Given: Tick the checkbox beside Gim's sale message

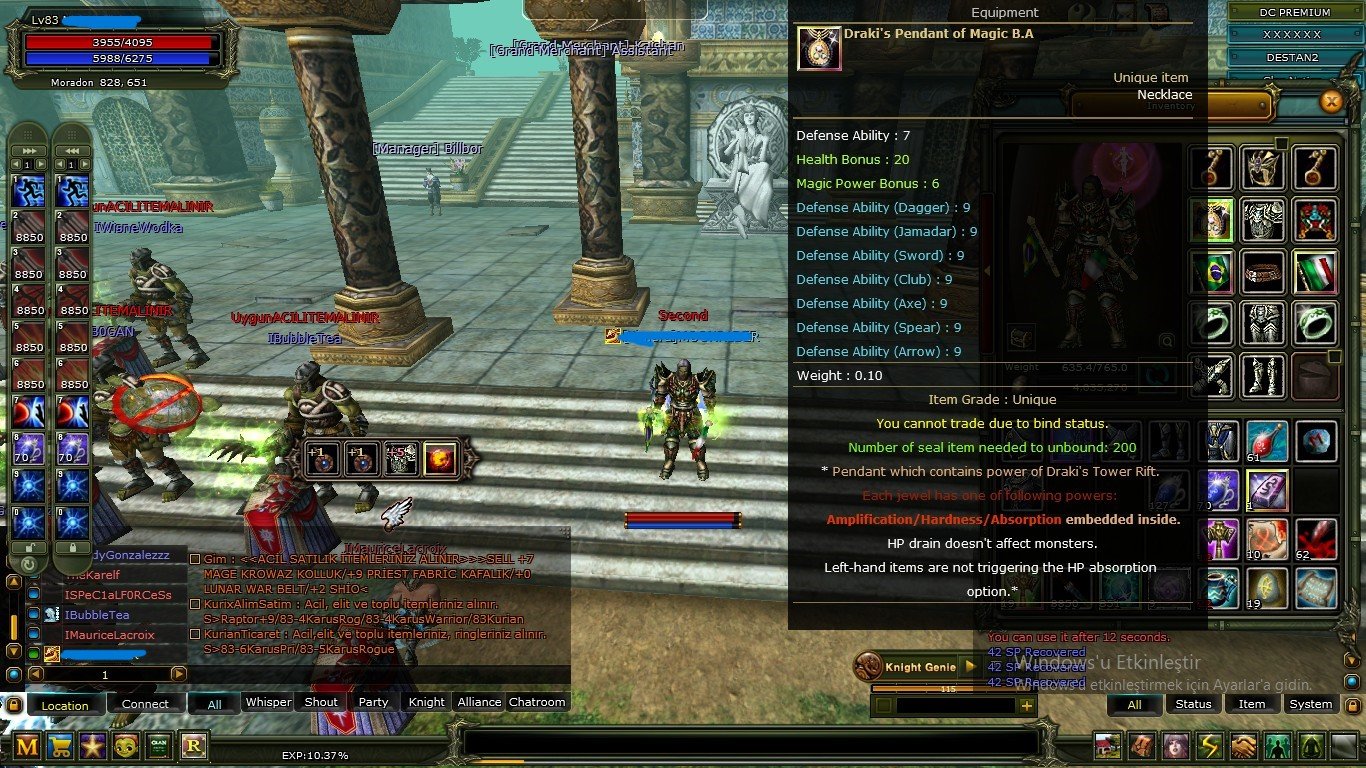Looking at the screenshot, I should point(195,559).
